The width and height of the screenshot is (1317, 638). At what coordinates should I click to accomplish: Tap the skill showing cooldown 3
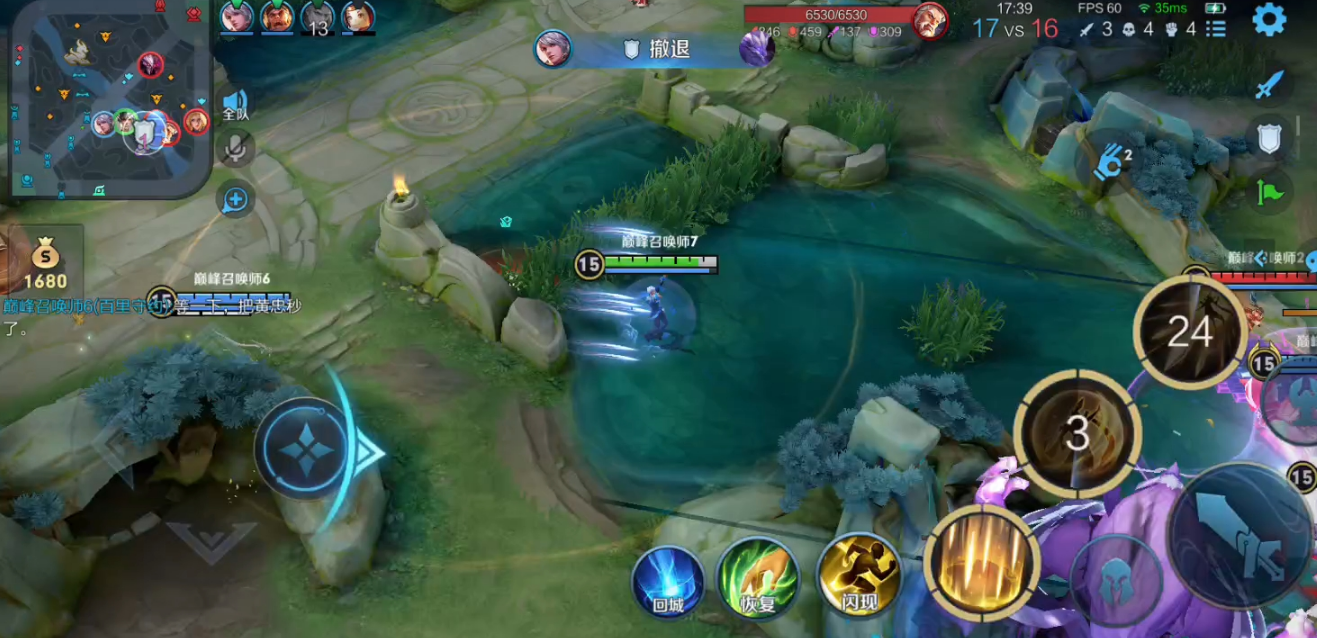1077,433
